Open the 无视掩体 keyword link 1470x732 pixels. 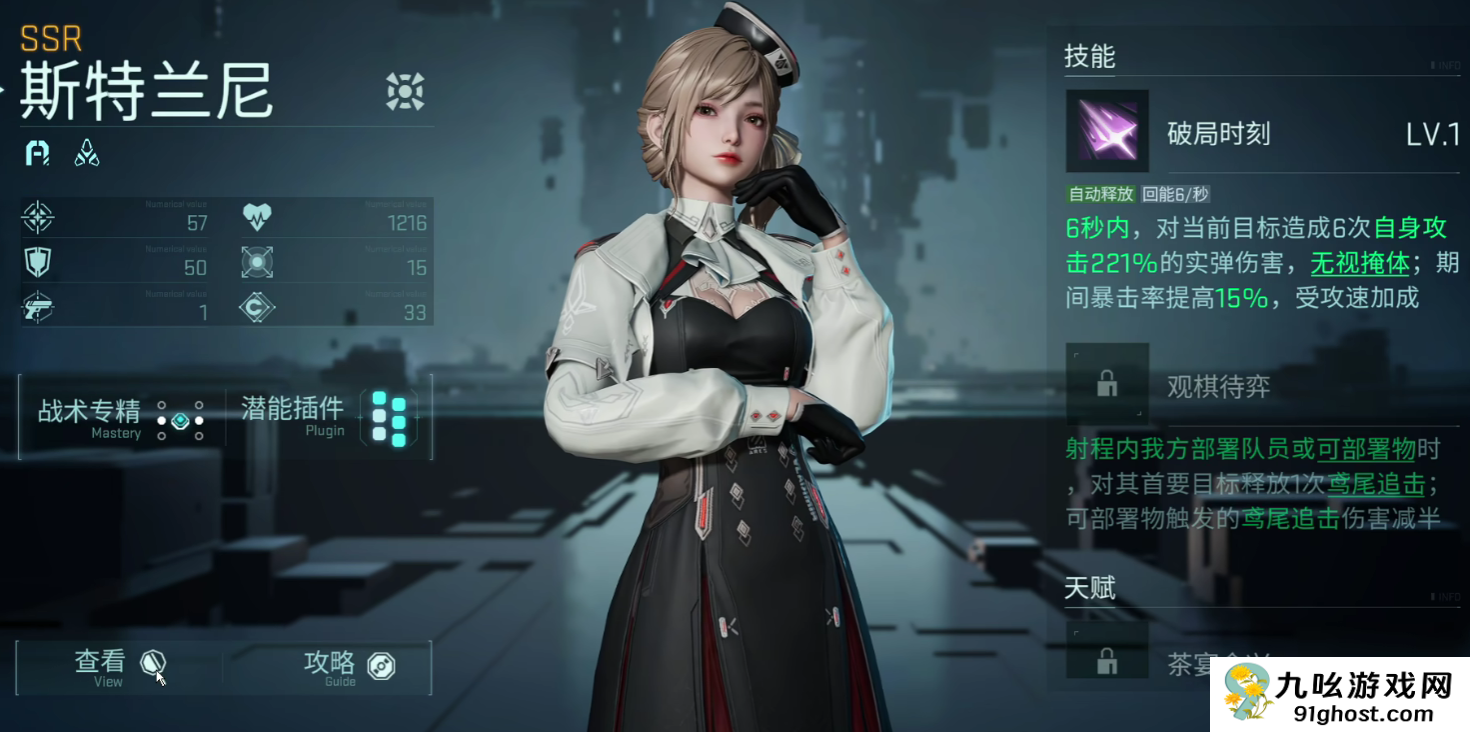tap(1360, 264)
